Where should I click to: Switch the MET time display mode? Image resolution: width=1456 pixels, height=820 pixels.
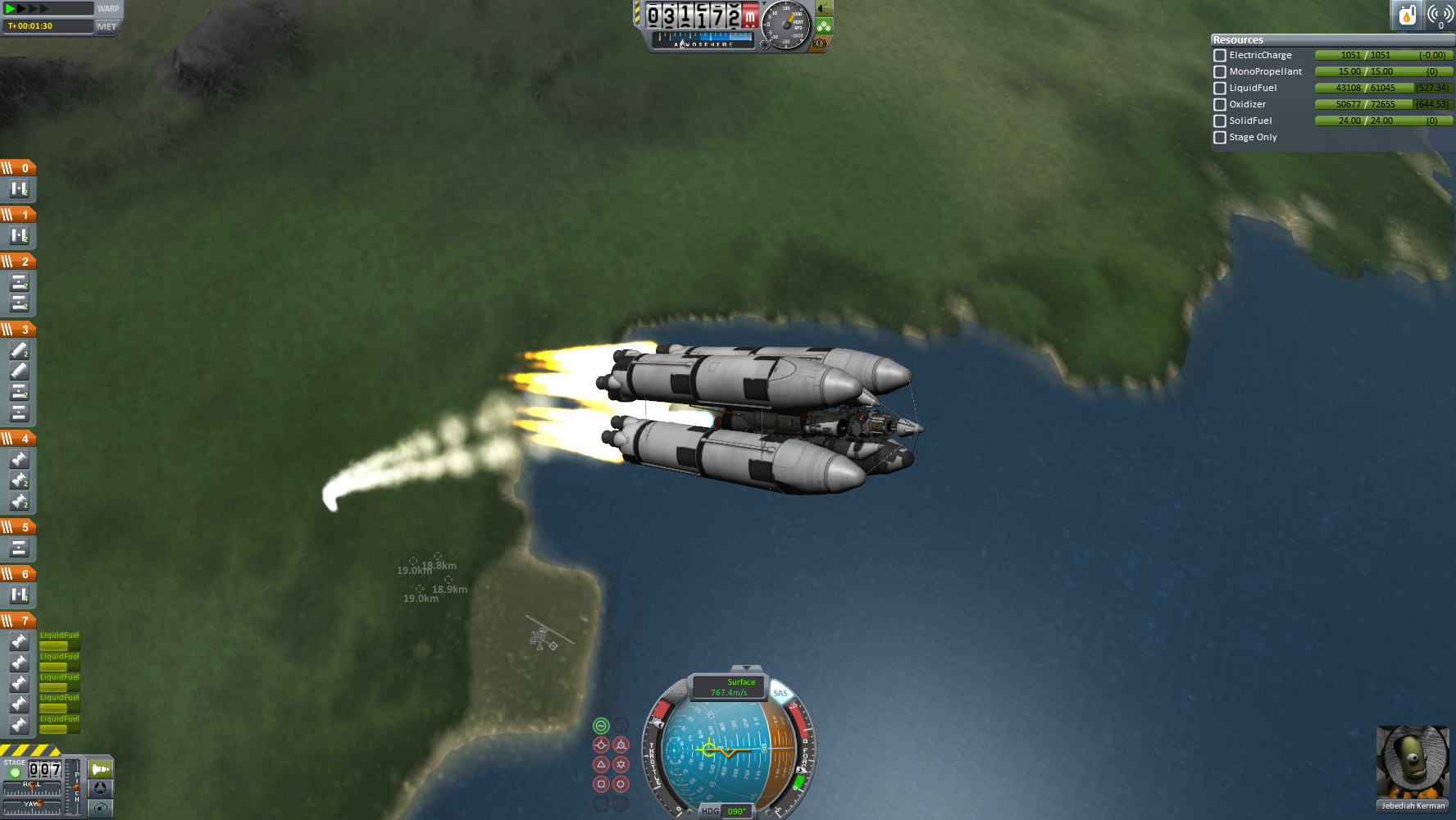click(107, 26)
